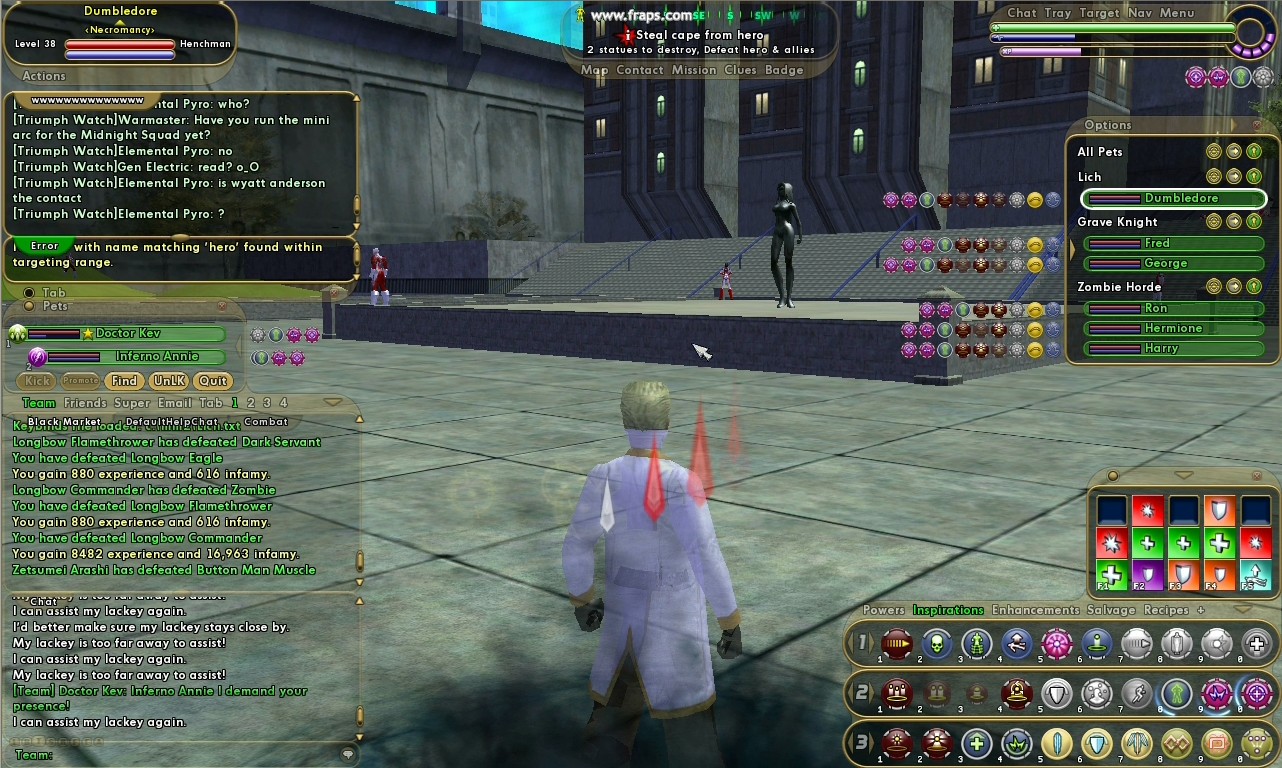This screenshot has height=768, width=1282.
Task: Open the Clues list
Action: coord(740,70)
